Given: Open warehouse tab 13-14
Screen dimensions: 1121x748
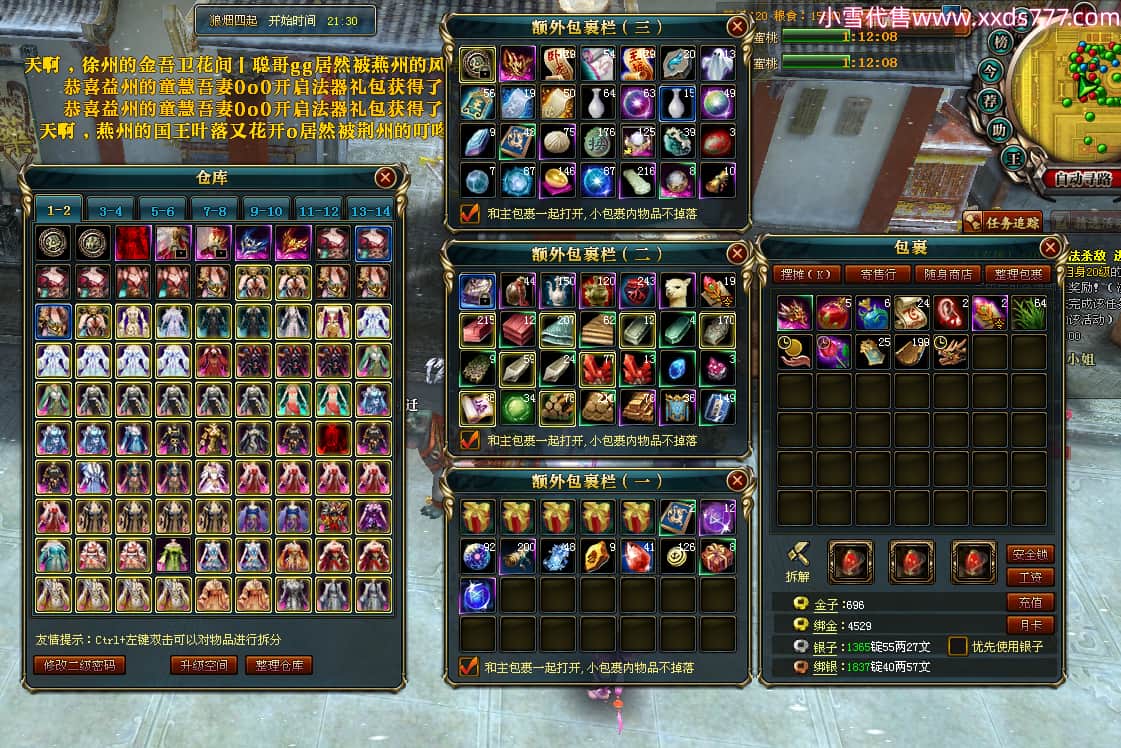Looking at the screenshot, I should 369,211.
